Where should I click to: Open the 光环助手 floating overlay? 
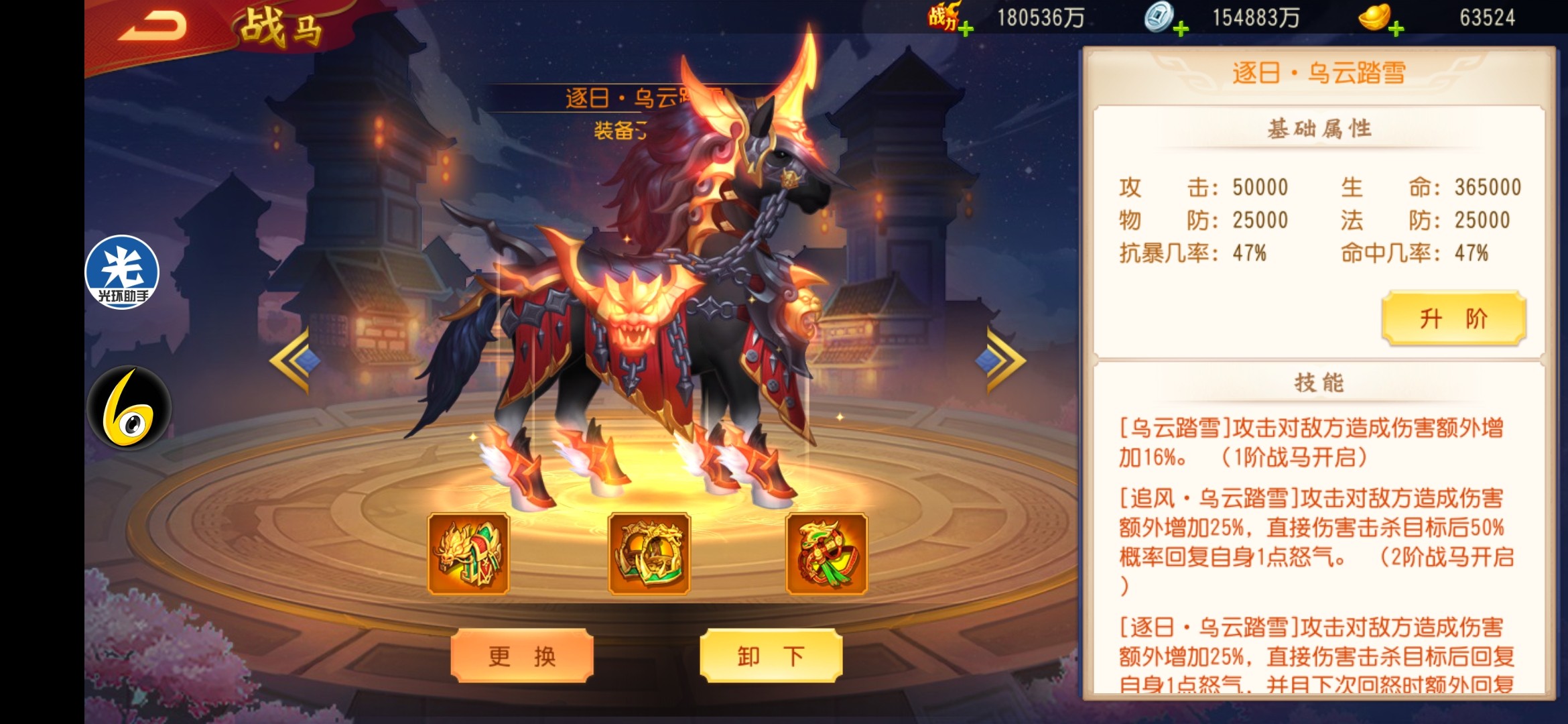click(122, 272)
